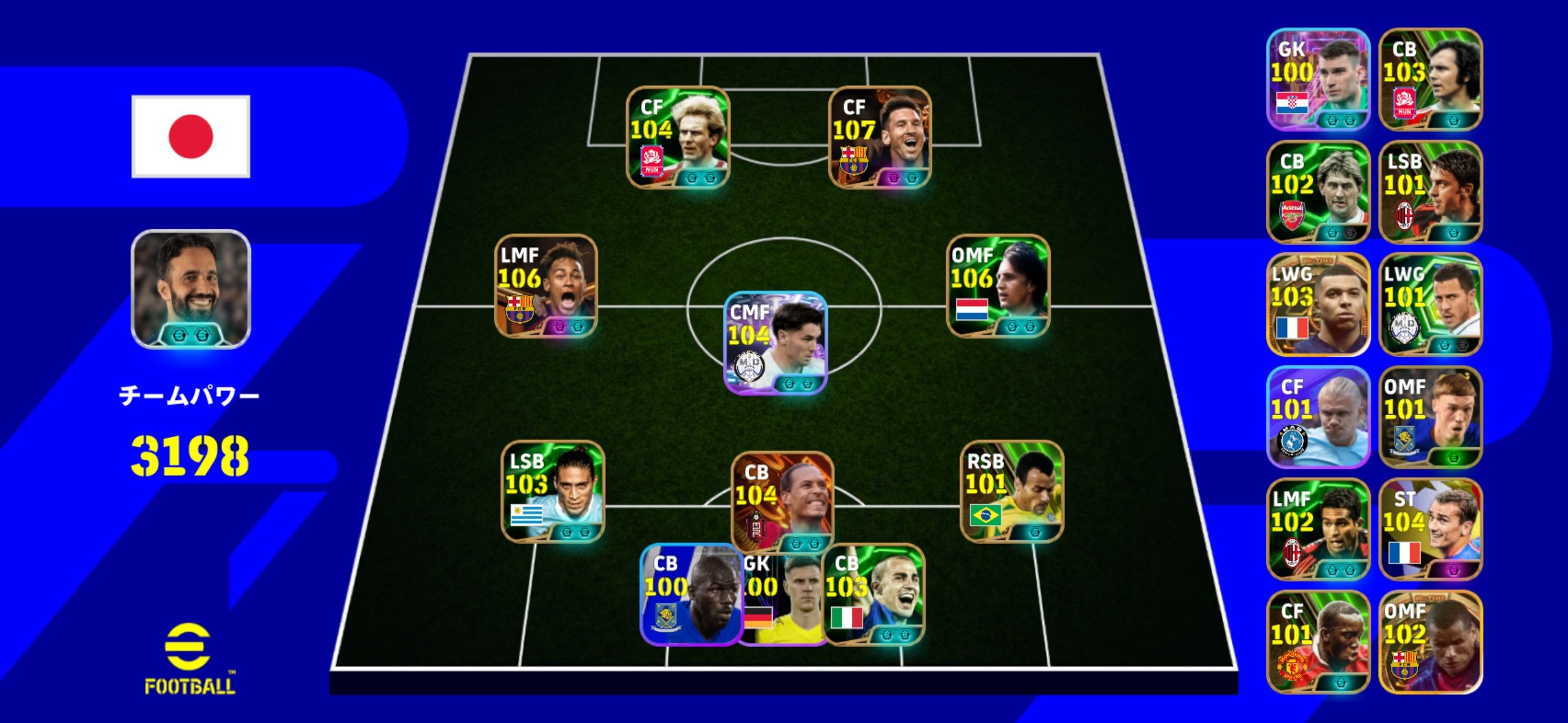Choose the CB 103 Italy defender card
The image size is (1568, 723).
click(x=874, y=594)
